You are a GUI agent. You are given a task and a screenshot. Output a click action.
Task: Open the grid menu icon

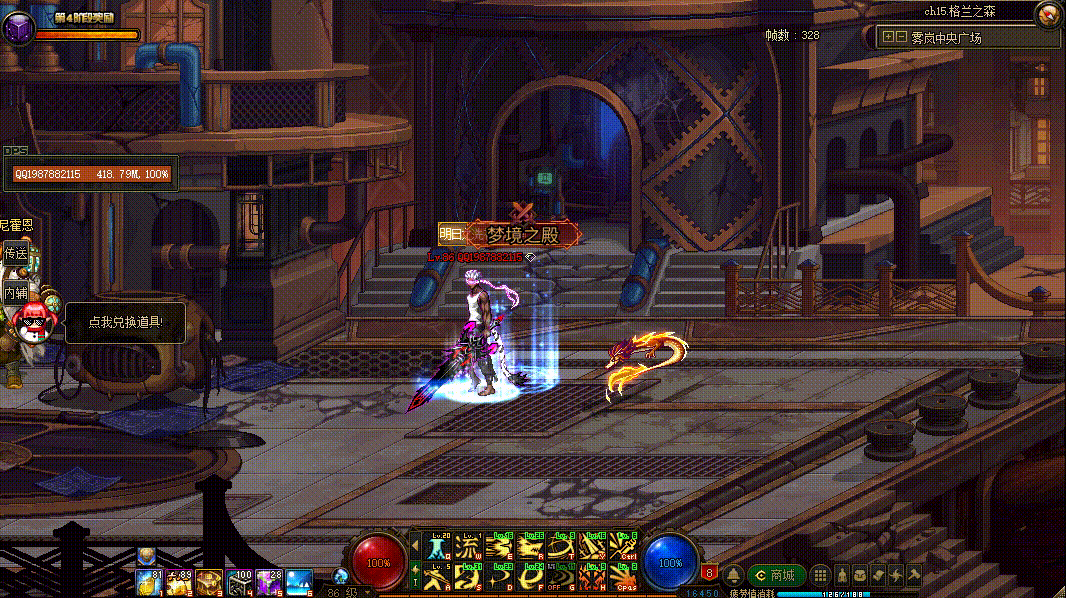pyautogui.click(x=820, y=575)
